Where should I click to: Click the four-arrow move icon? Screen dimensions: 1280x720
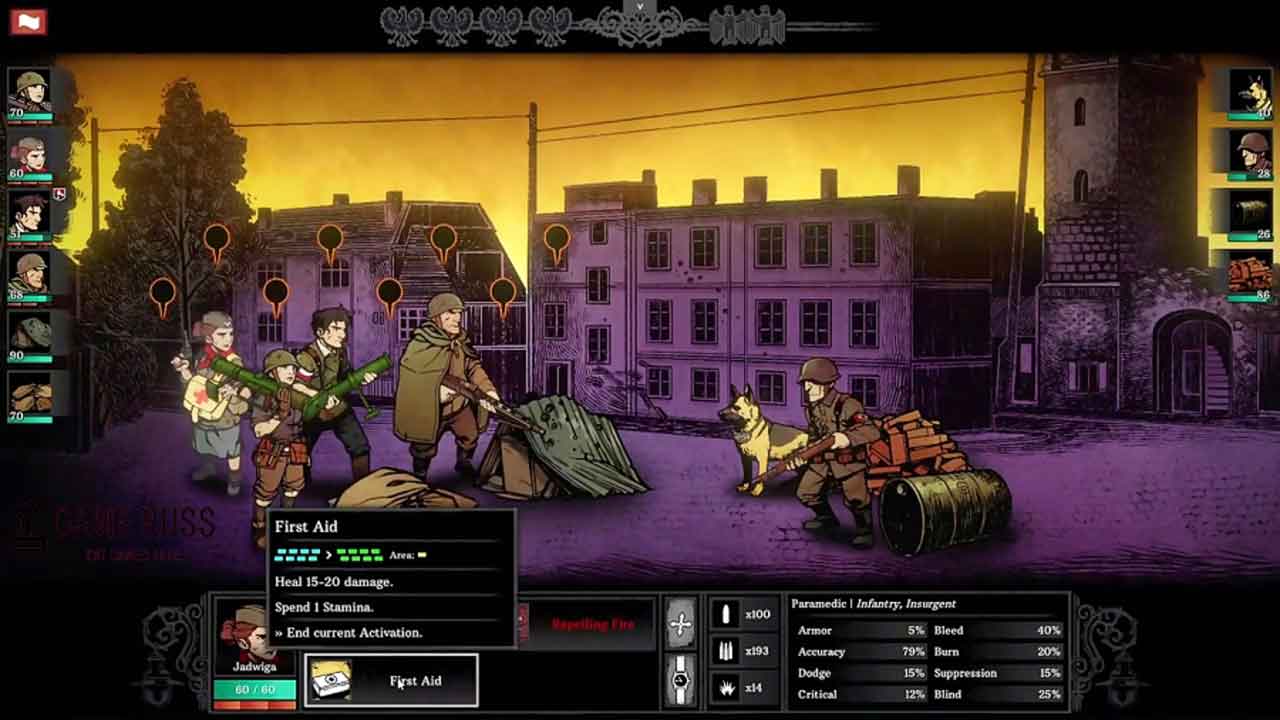coord(681,625)
